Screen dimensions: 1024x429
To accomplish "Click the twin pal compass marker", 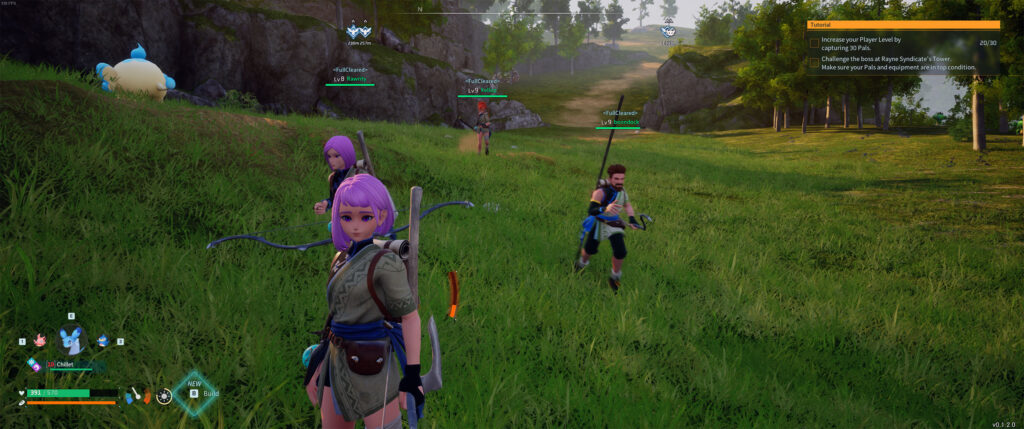I will pos(359,31).
